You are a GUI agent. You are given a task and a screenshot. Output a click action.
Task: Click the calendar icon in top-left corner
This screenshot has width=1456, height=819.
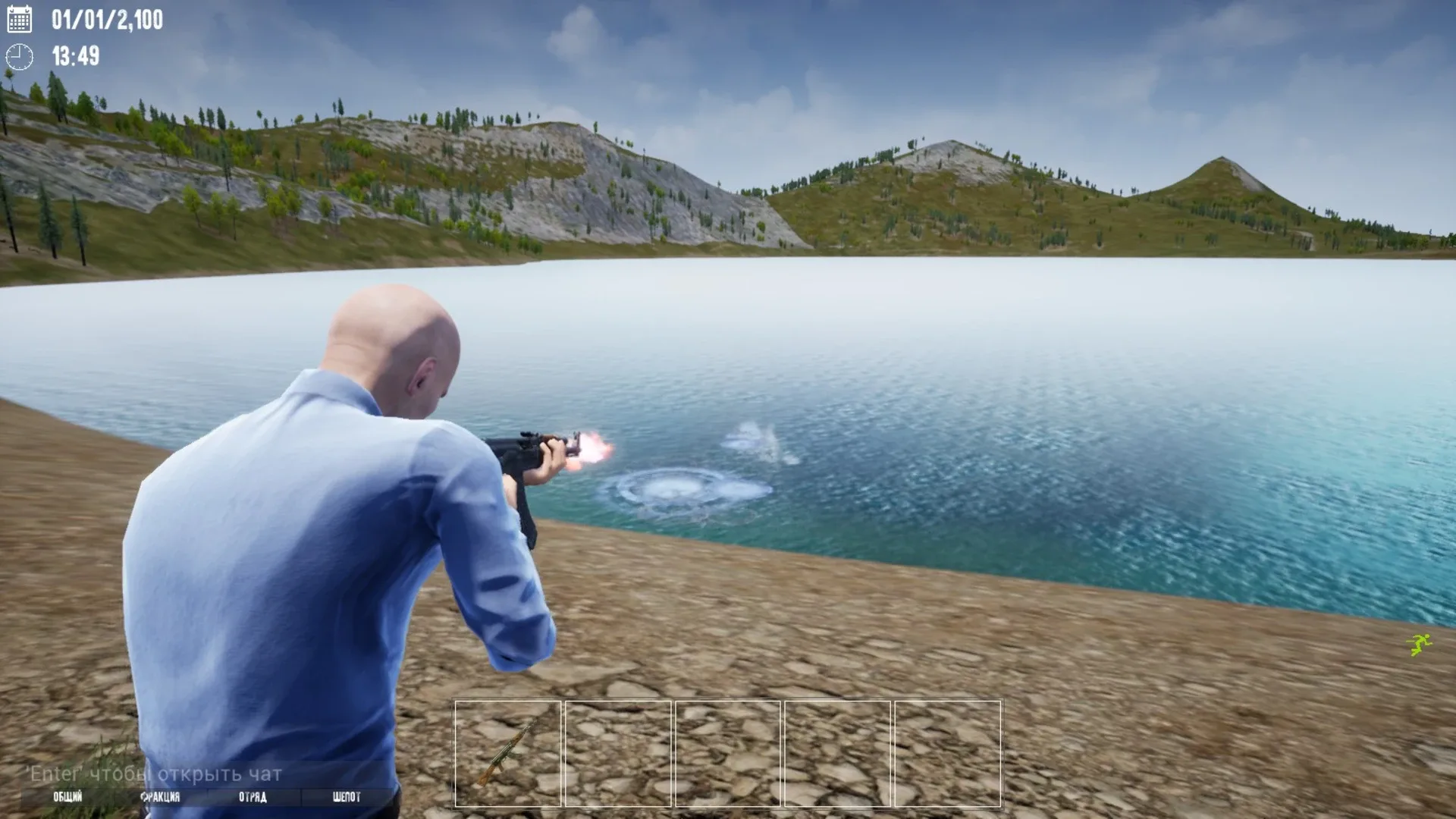(x=19, y=20)
